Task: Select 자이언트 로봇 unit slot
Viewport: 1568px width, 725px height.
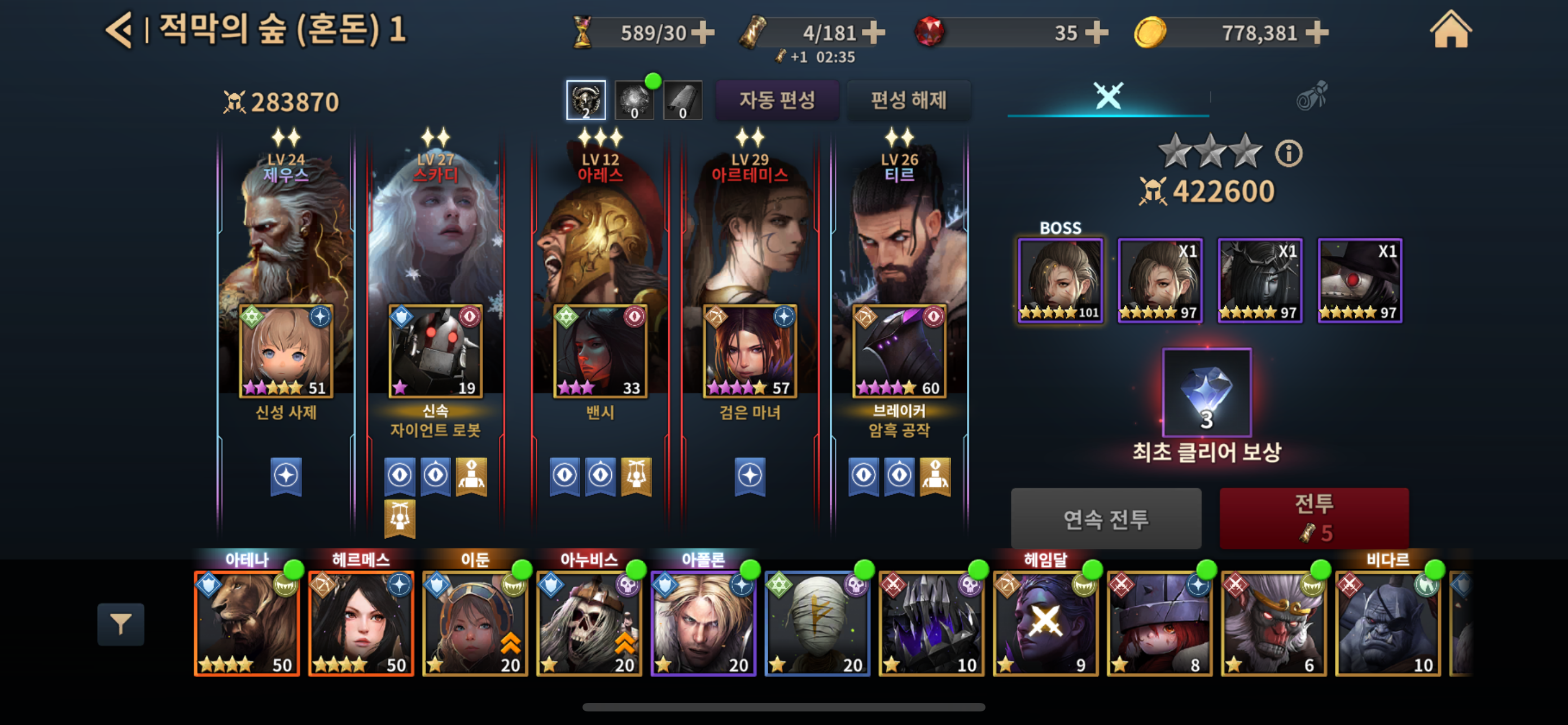Action: coord(435,352)
